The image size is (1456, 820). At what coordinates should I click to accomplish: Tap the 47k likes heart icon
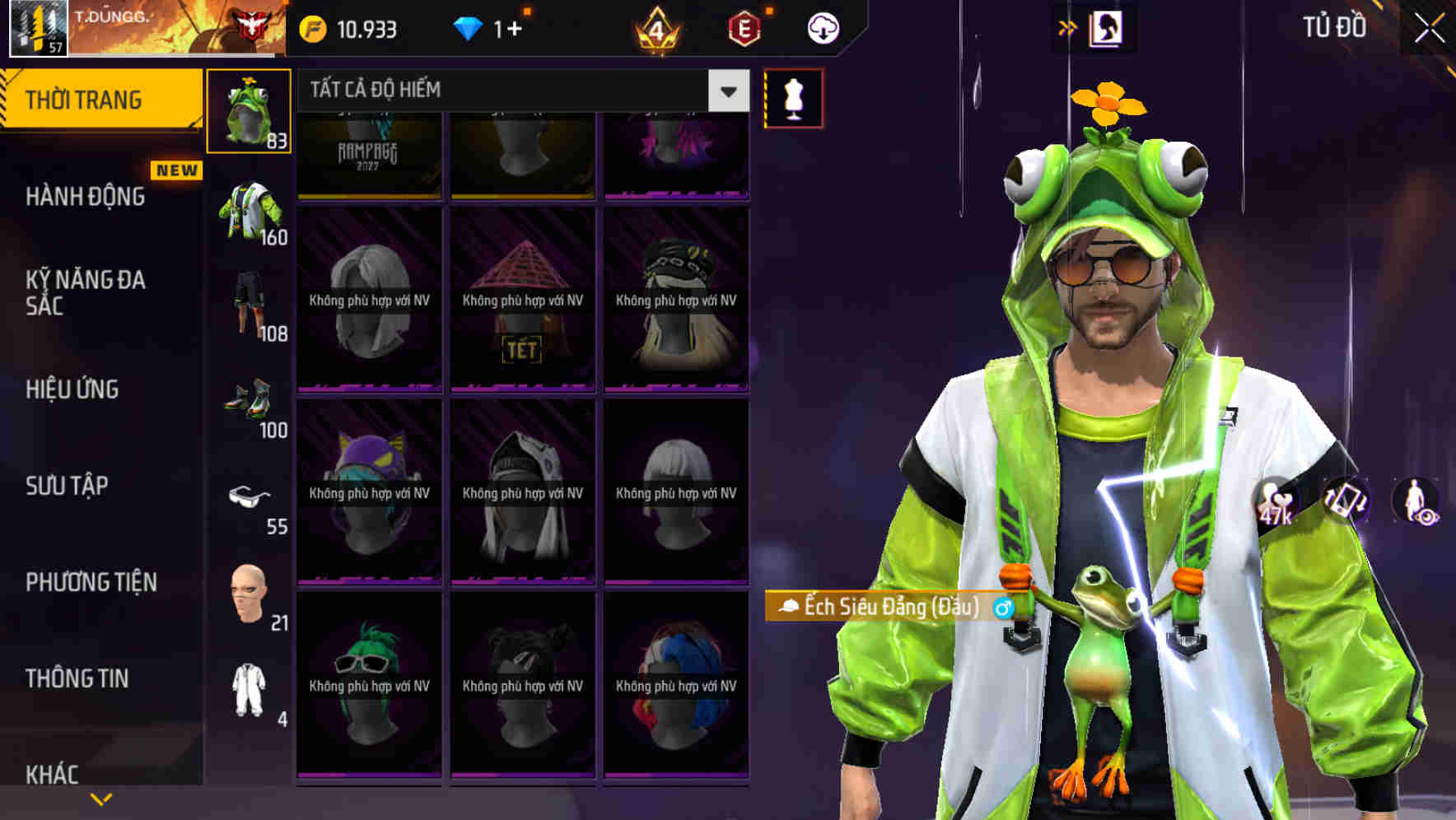tap(1273, 498)
